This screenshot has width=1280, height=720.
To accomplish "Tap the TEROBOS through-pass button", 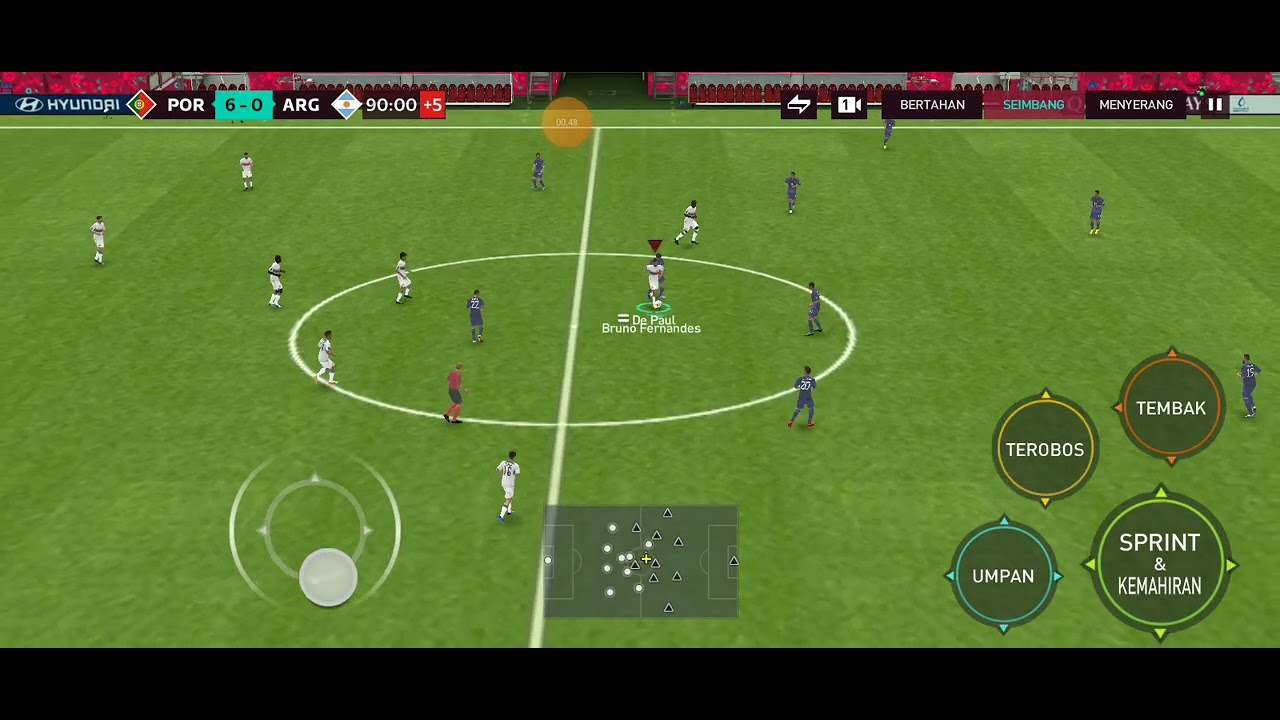I will tap(1045, 450).
